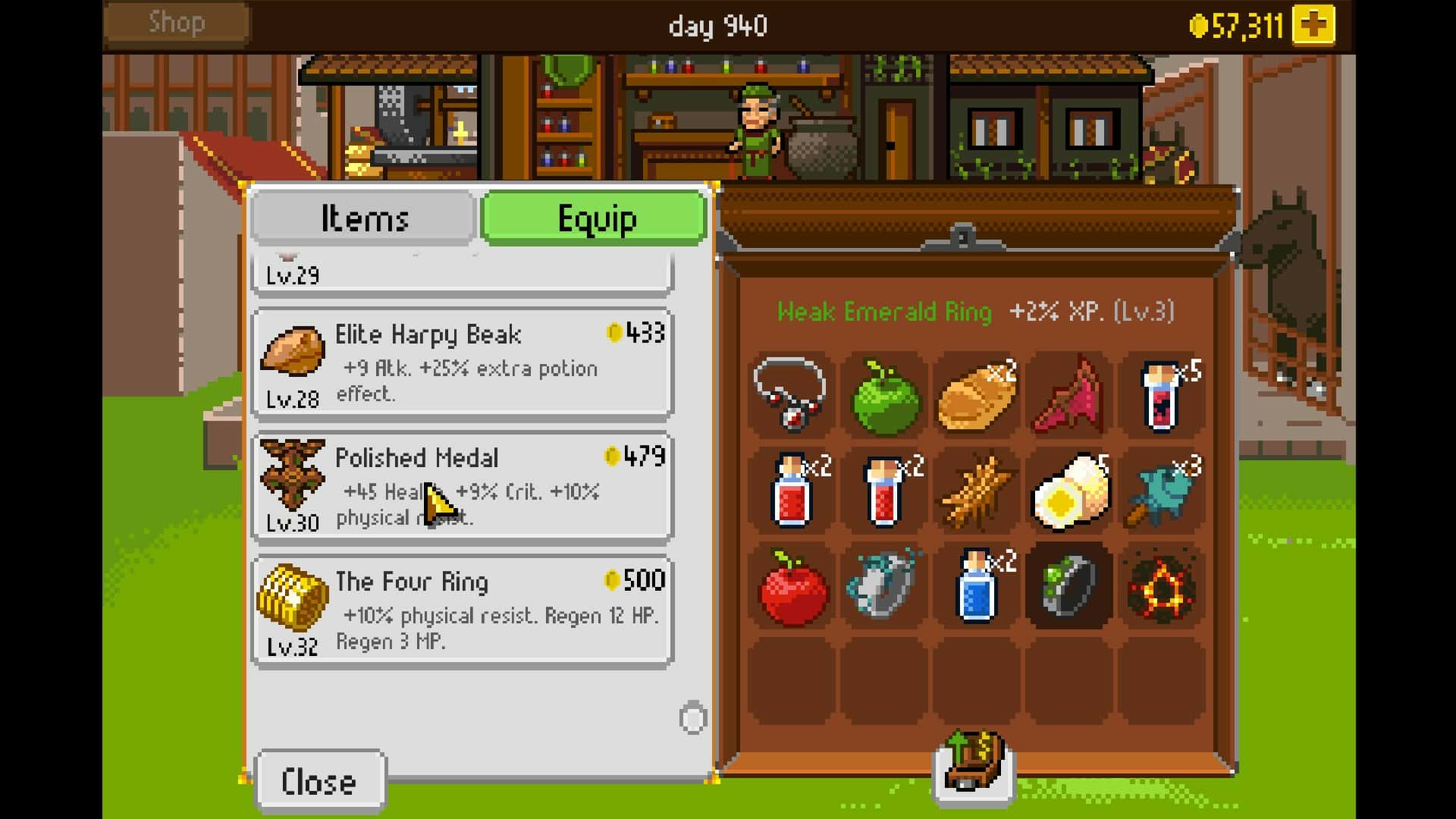1456x819 pixels.
Task: Close the shop window
Action: pos(320,781)
